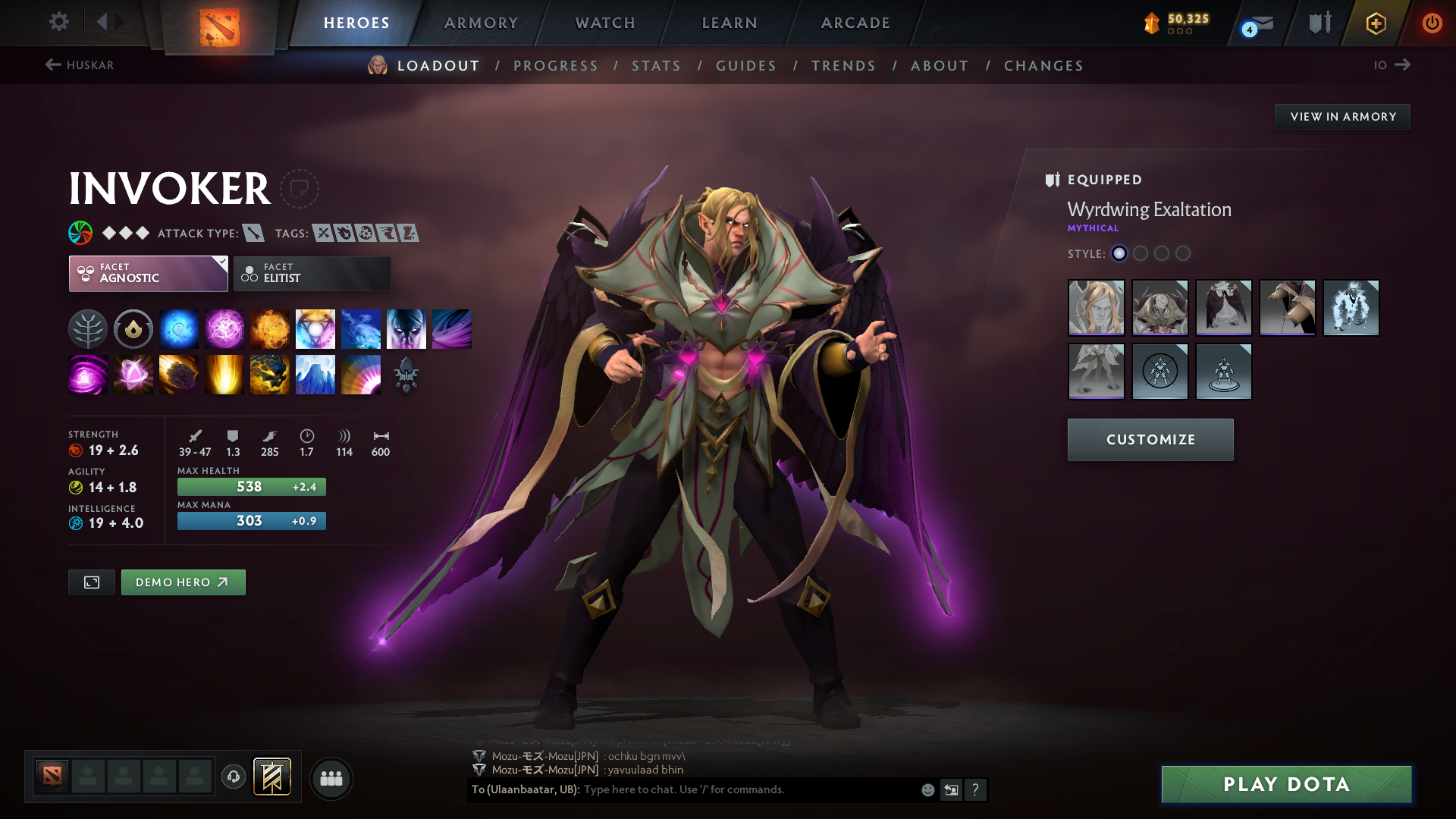
Task: Select the Exort ability icon
Action: click(269, 328)
